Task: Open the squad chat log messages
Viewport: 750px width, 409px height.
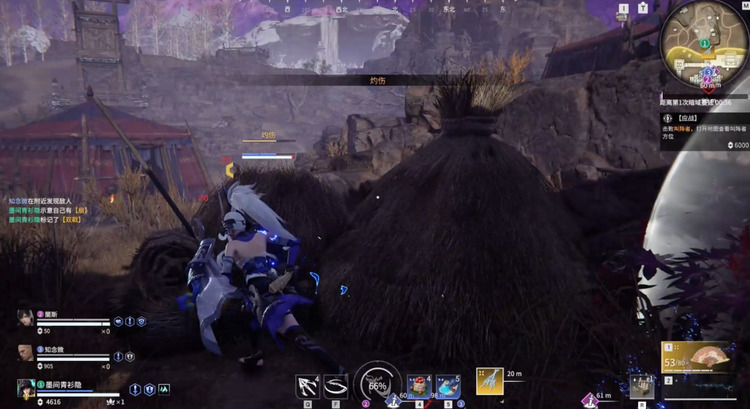Action: pyautogui.click(x=48, y=211)
